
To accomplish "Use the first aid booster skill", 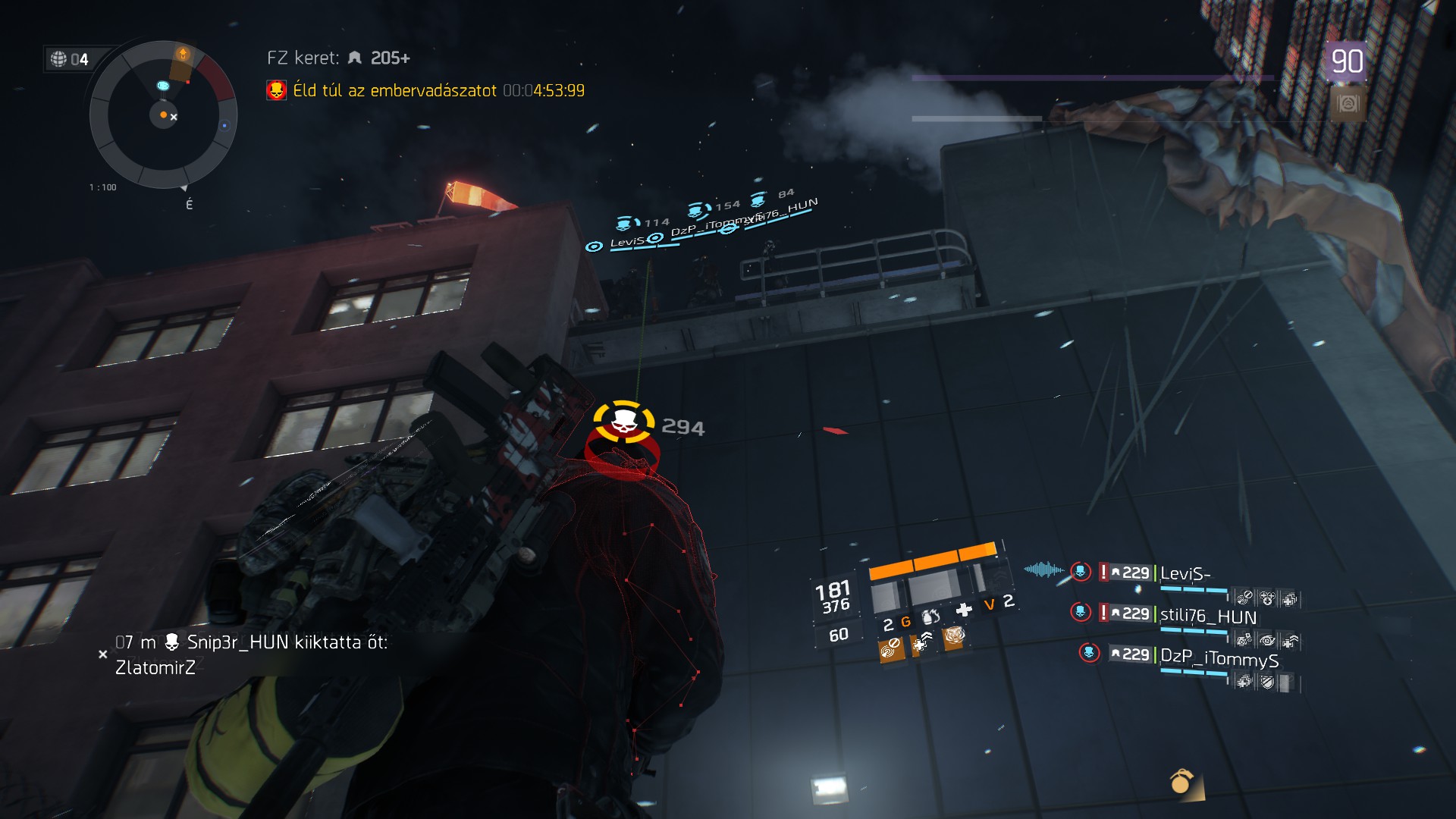I will point(922,644).
